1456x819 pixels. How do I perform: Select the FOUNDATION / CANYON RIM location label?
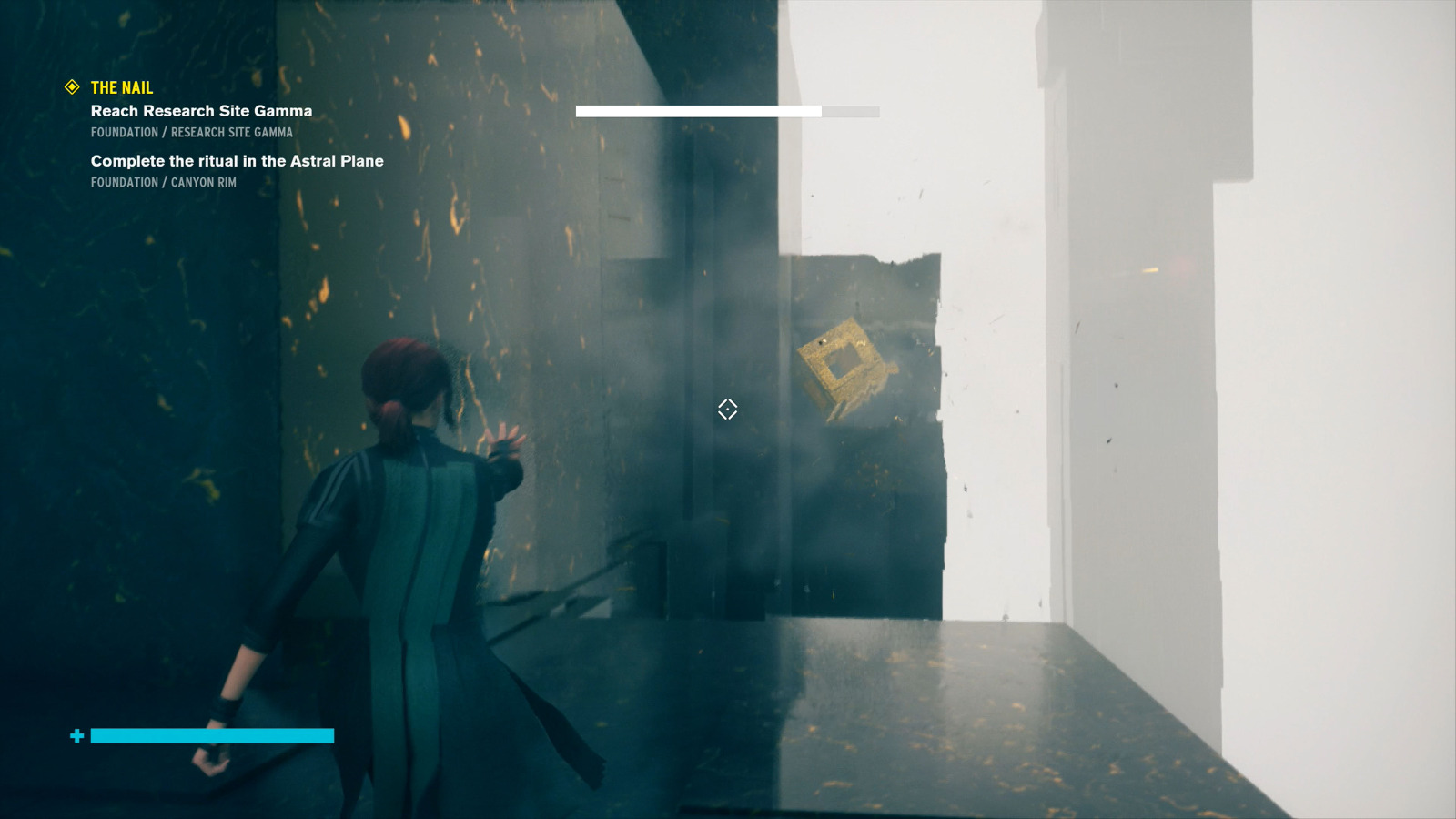163,182
